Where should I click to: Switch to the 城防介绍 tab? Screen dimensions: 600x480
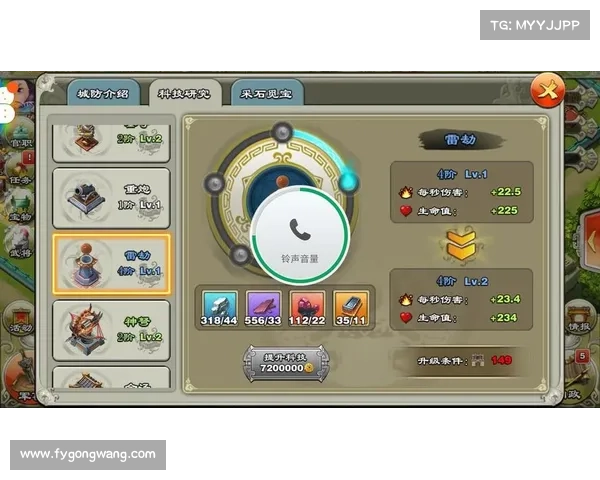103,94
